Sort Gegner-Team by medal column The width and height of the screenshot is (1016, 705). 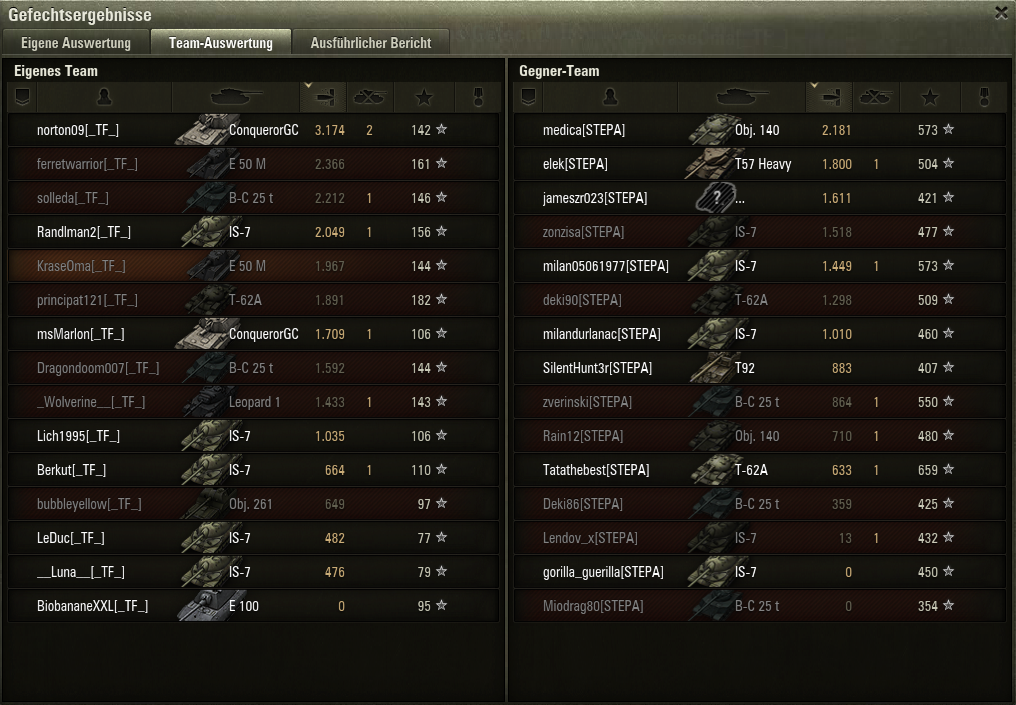pos(982,97)
